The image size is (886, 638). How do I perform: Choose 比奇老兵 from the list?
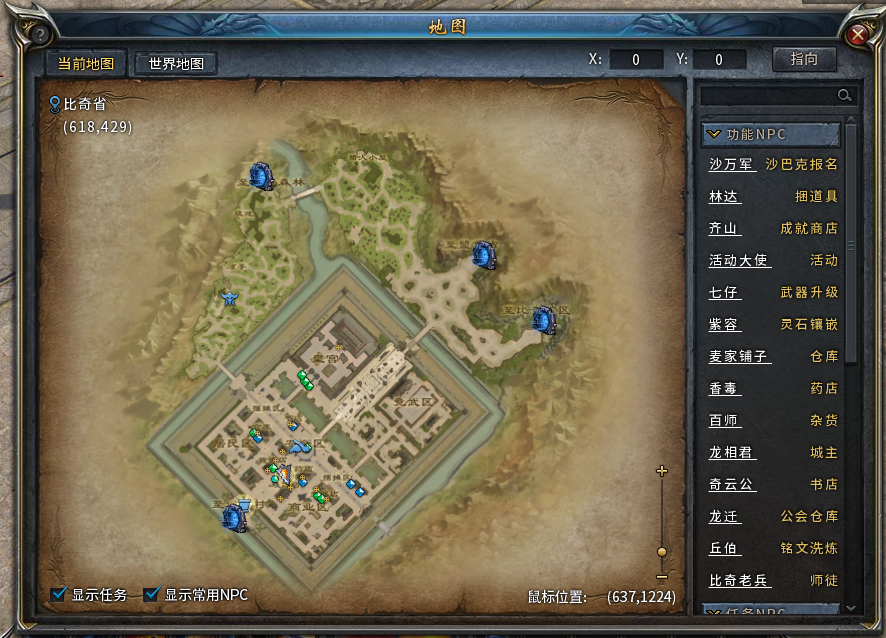click(x=739, y=580)
